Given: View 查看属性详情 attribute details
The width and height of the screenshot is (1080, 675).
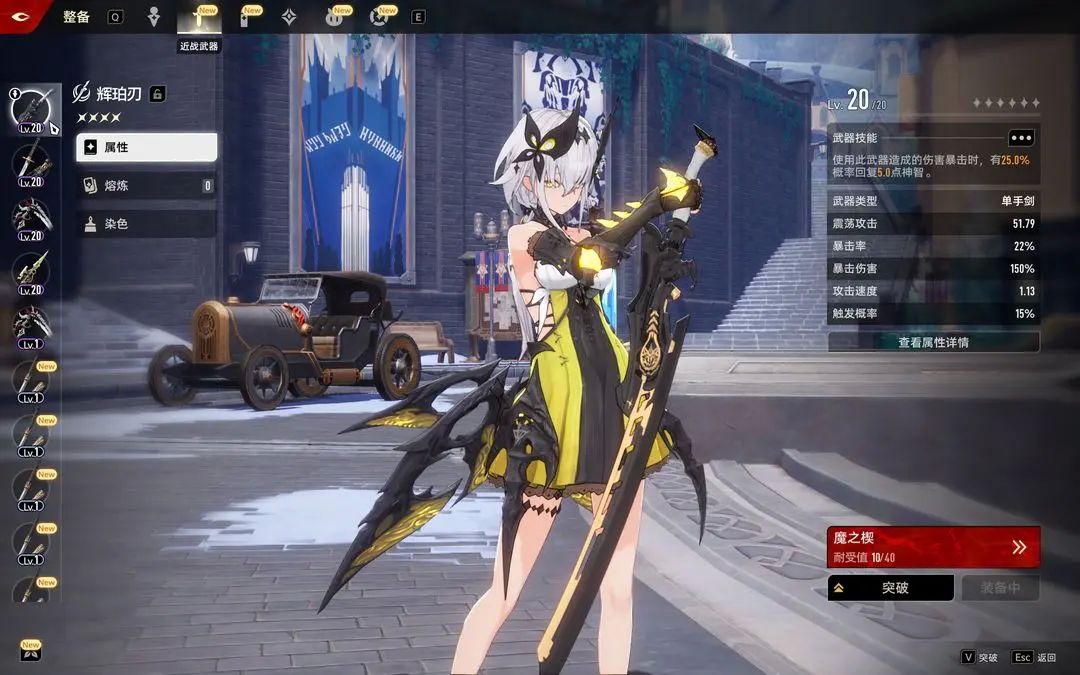Looking at the screenshot, I should [x=933, y=342].
